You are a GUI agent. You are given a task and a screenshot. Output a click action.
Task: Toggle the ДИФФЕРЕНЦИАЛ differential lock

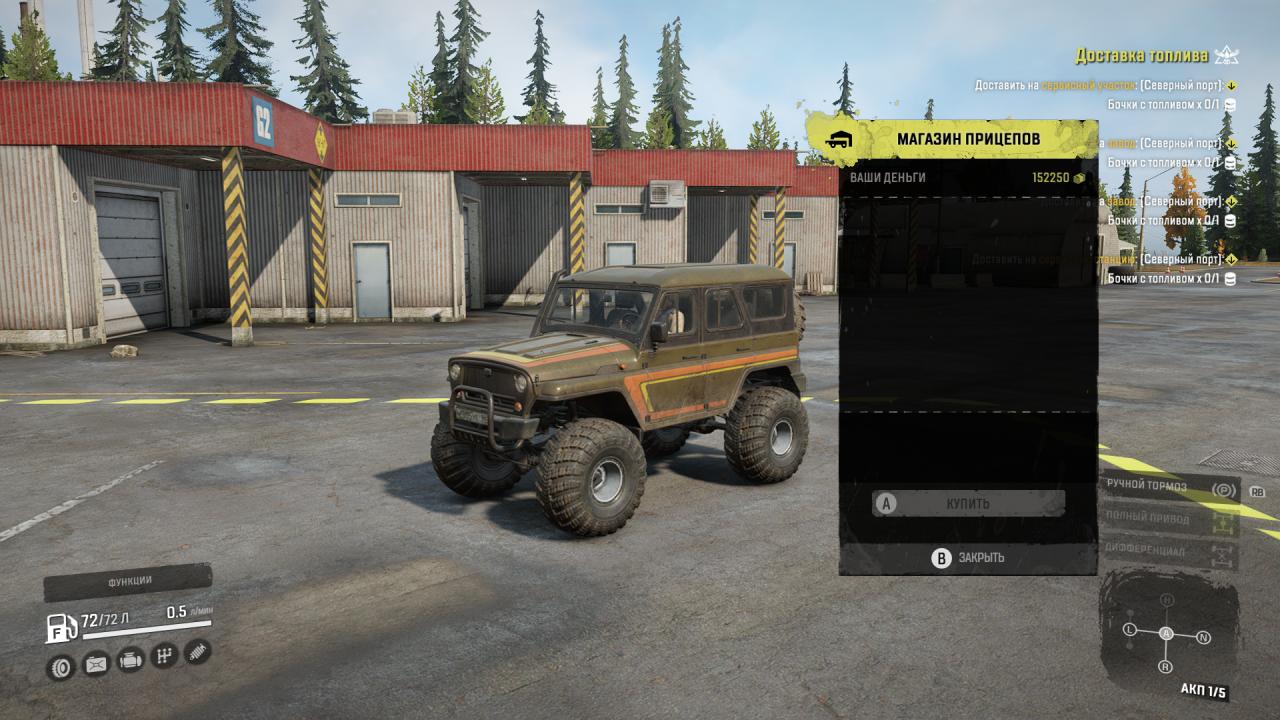tap(1171, 550)
